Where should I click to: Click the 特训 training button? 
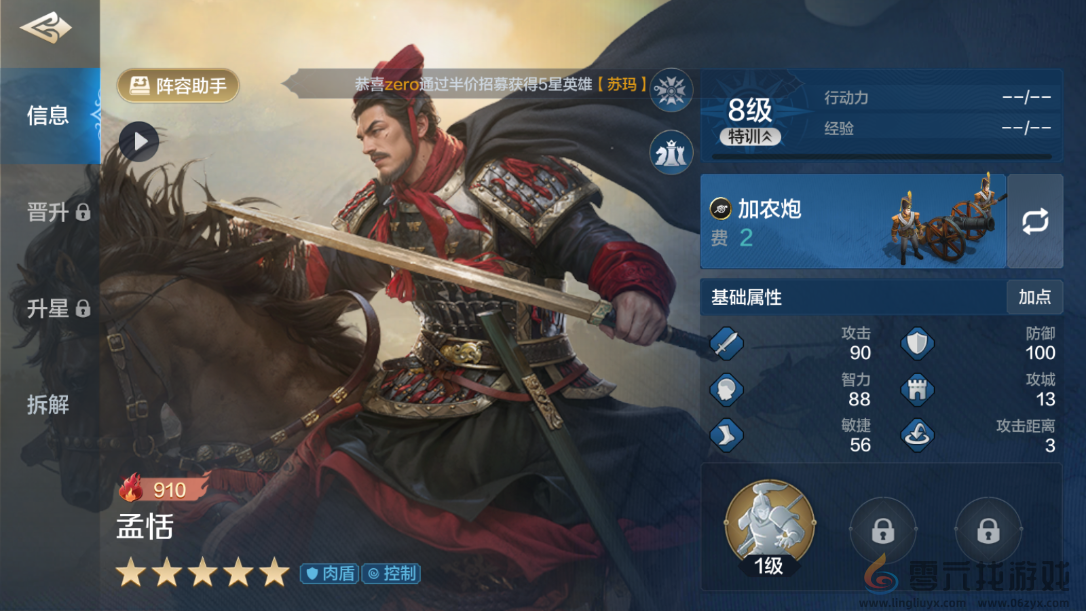749,137
